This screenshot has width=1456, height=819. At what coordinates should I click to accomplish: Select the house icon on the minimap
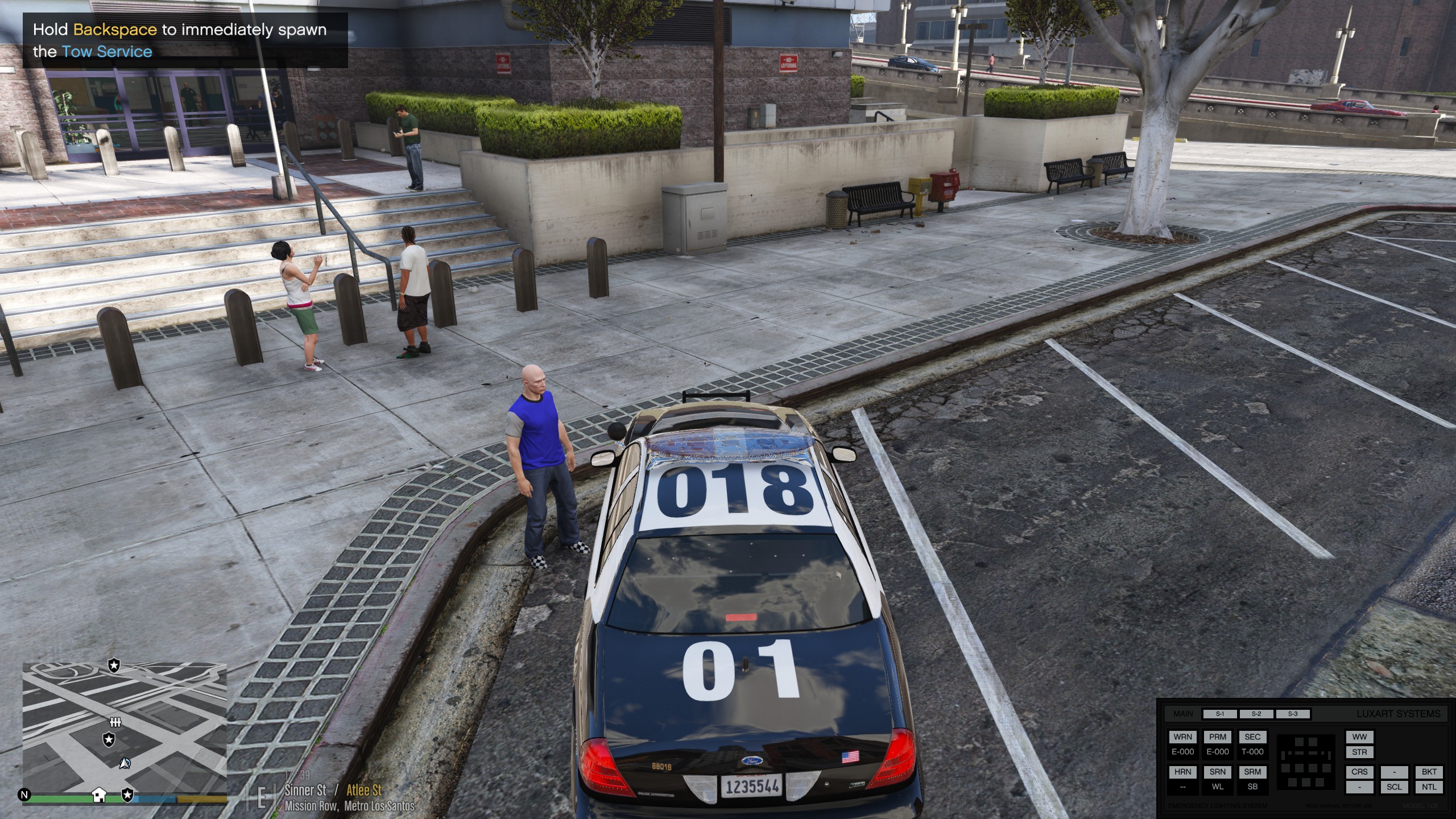point(99,795)
